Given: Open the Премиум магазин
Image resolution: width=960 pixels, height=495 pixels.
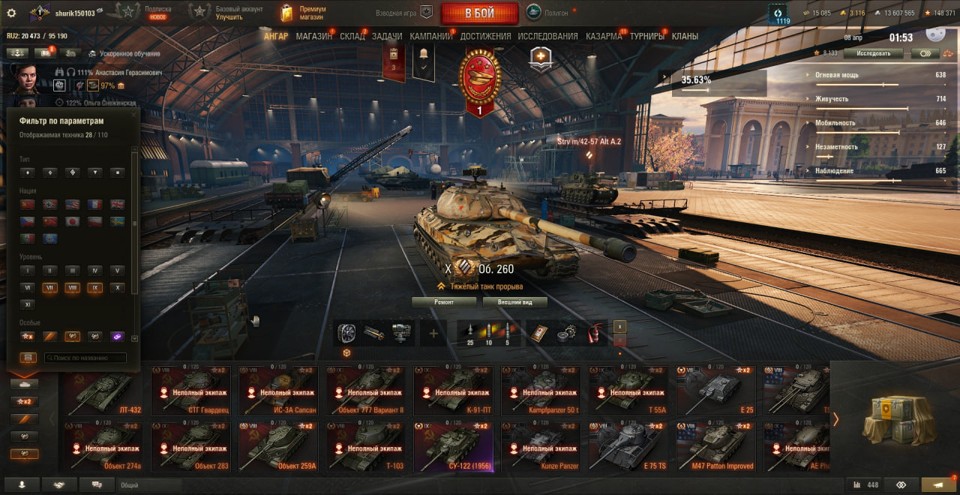Looking at the screenshot, I should (x=301, y=12).
